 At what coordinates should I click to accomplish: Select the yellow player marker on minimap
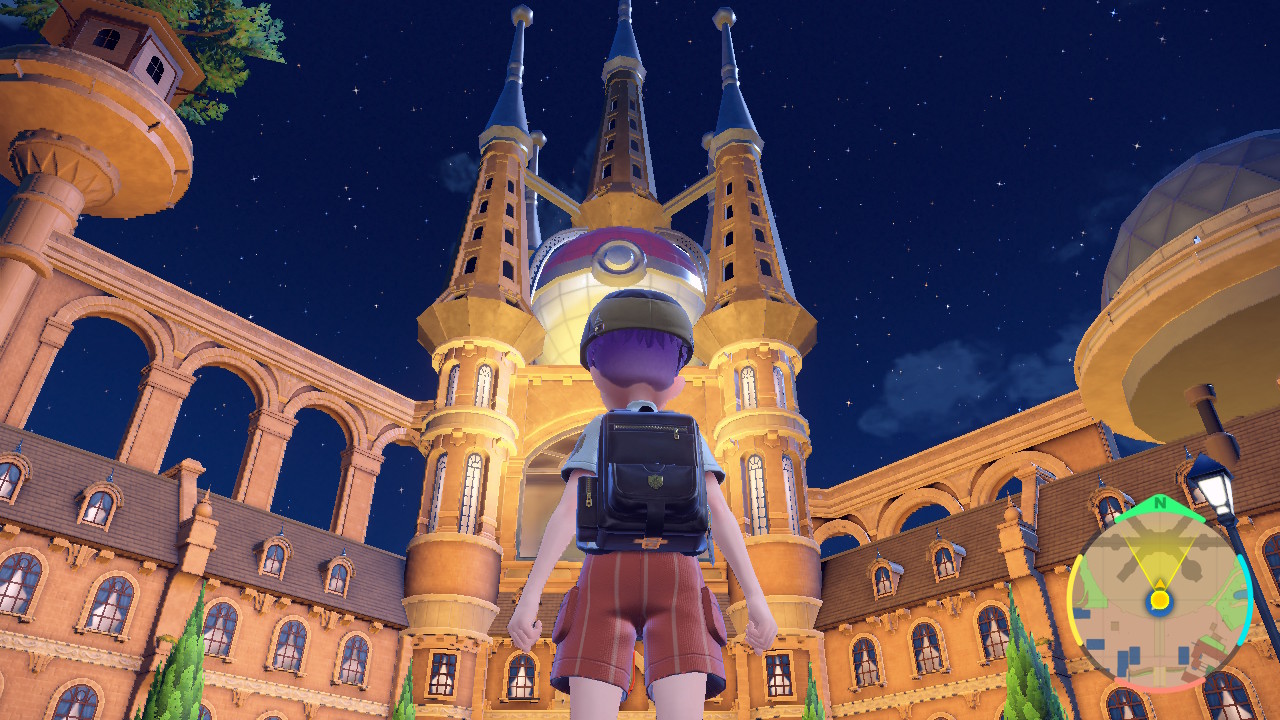pyautogui.click(x=1158, y=598)
